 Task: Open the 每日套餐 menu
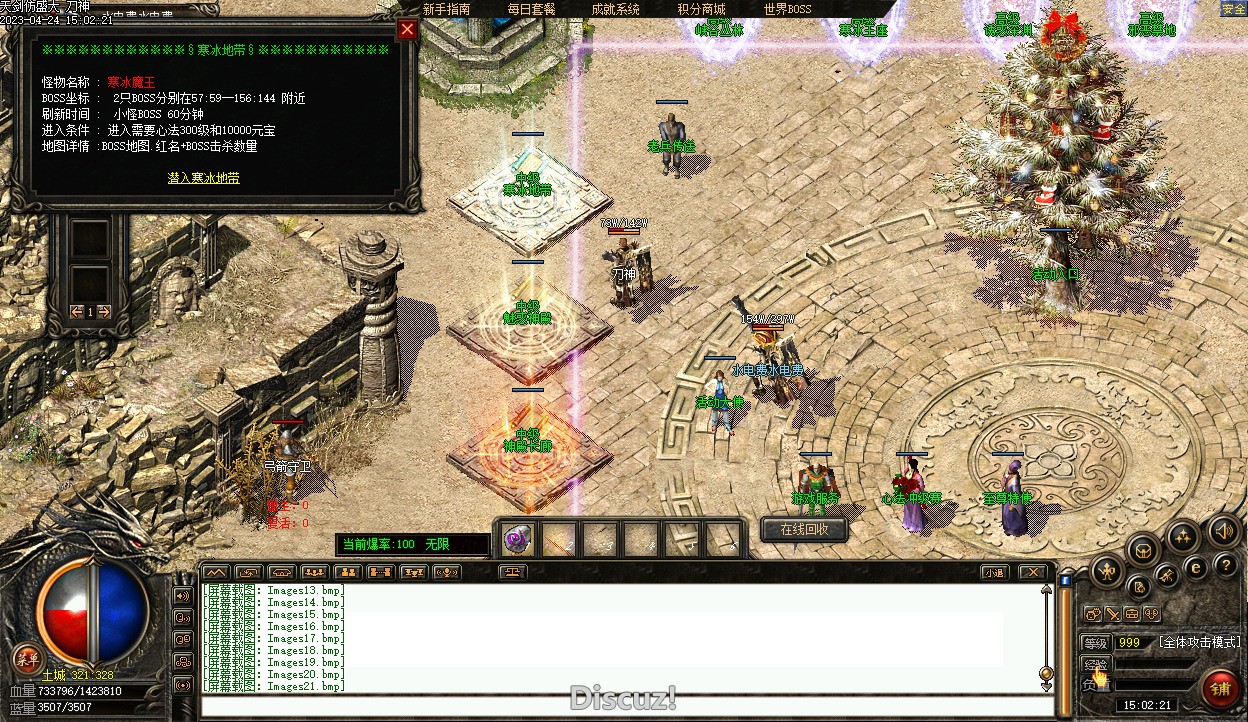pos(531,9)
